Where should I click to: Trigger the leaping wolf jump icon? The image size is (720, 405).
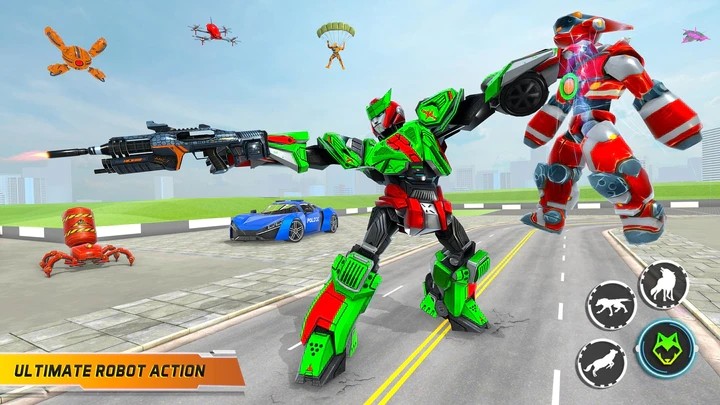601,363
